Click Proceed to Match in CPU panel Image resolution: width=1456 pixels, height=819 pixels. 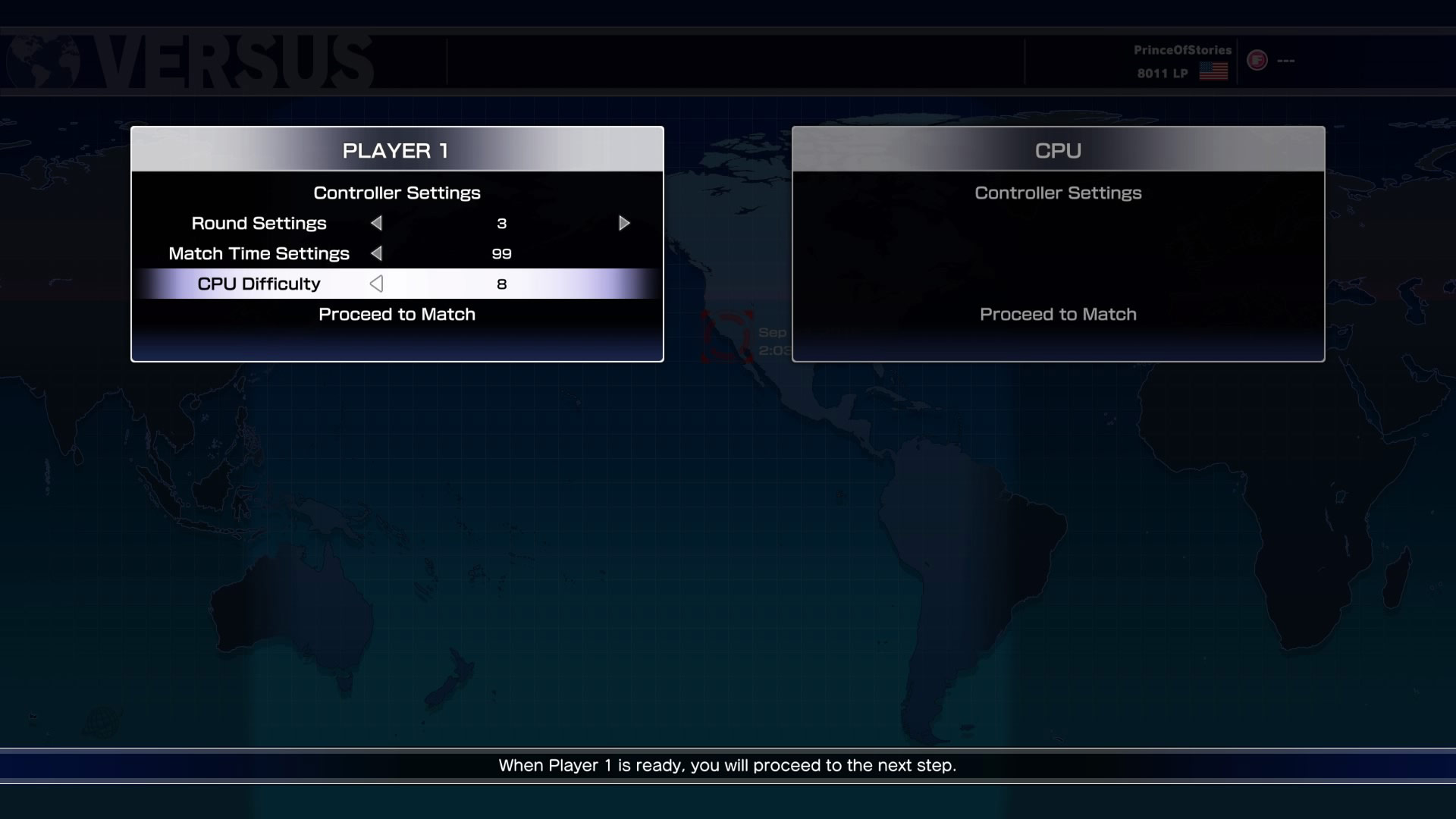(x=1058, y=314)
